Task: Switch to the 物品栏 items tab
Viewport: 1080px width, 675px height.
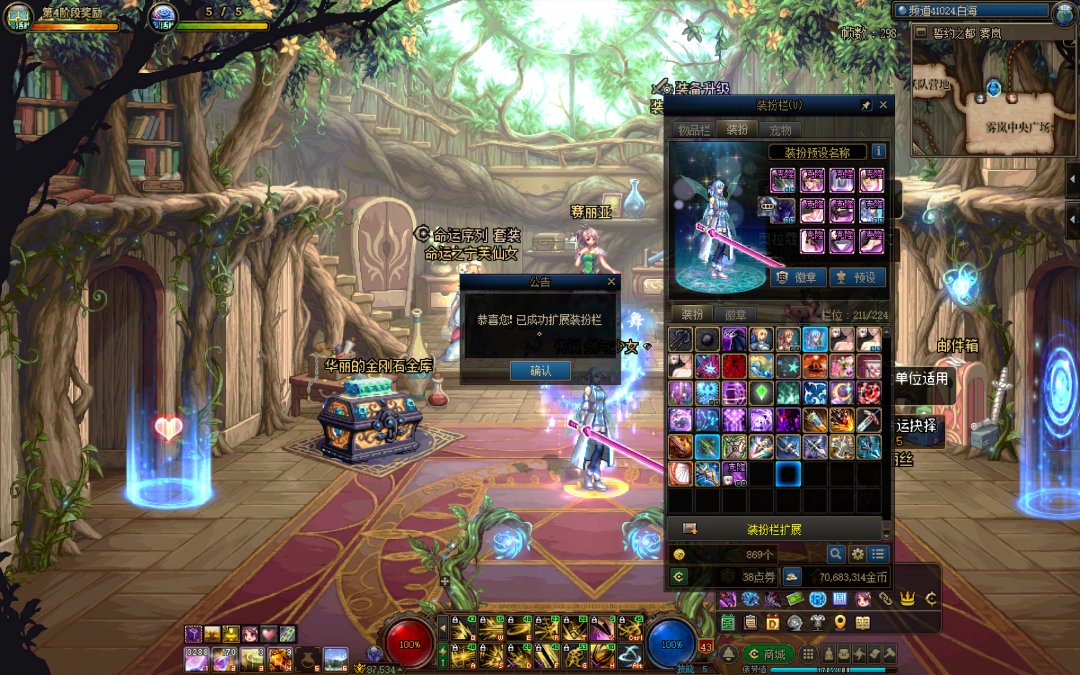Action: (x=693, y=130)
